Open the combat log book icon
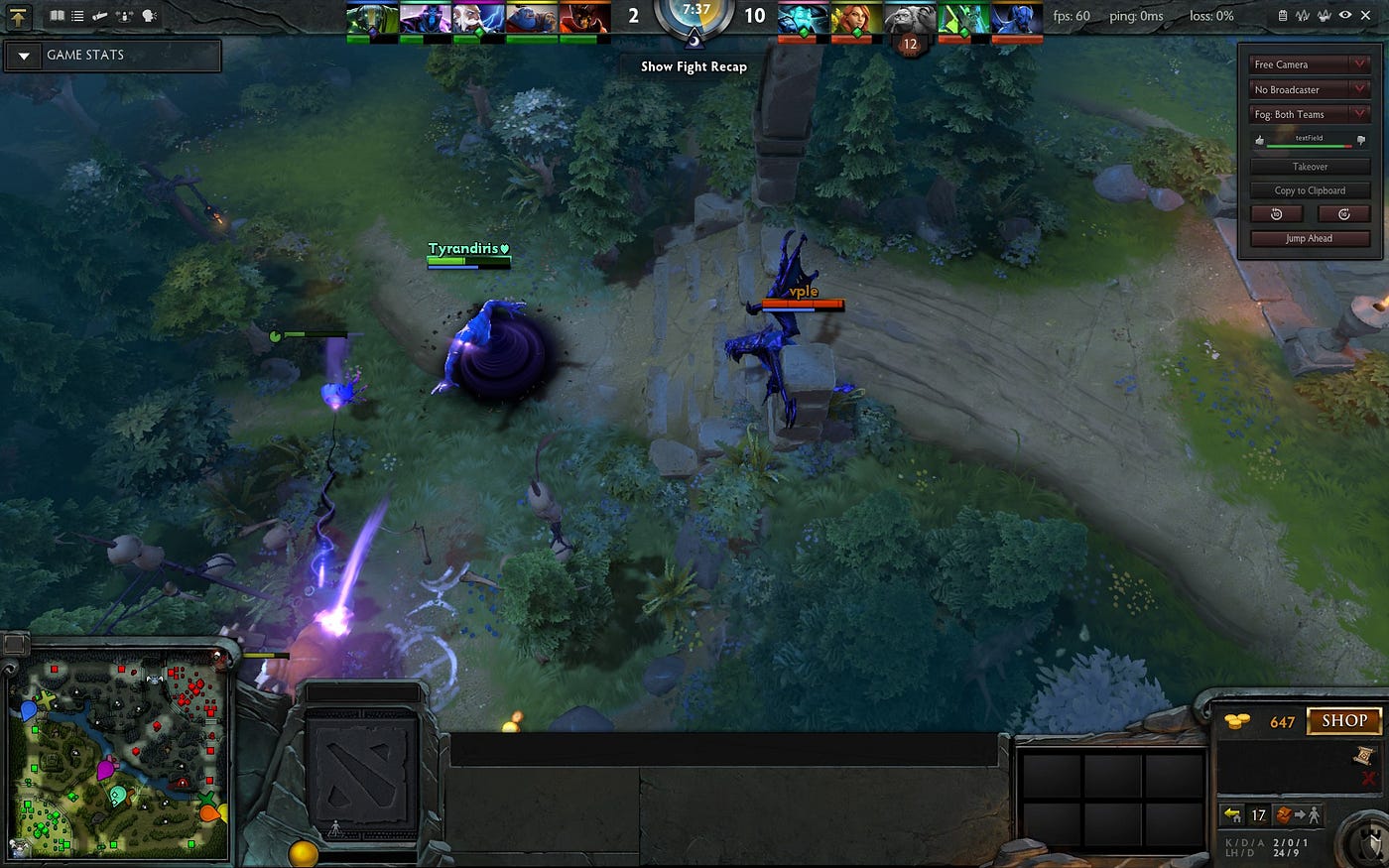The image size is (1389, 868). pyautogui.click(x=57, y=15)
